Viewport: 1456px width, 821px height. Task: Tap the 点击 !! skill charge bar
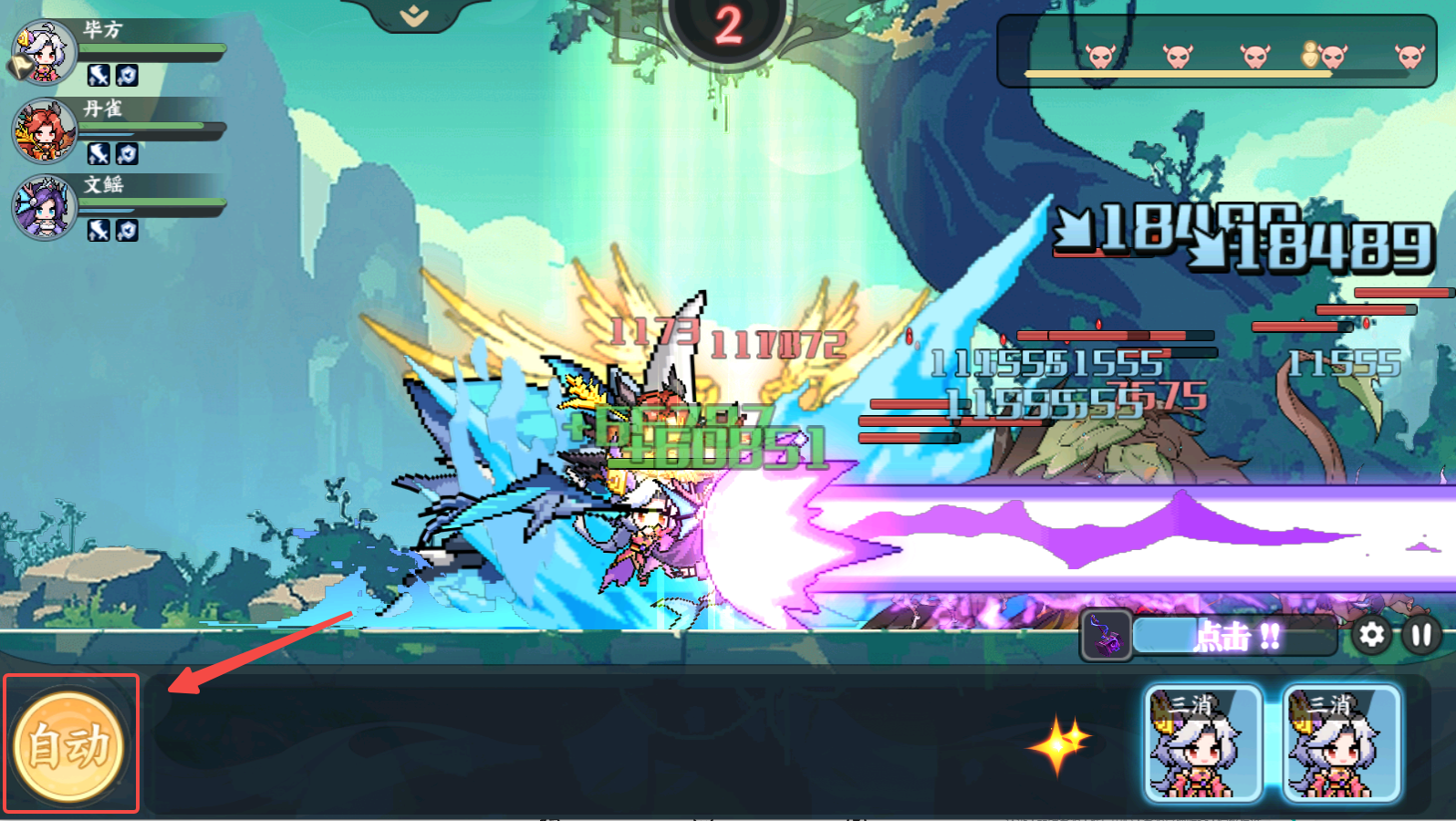pos(1235,636)
